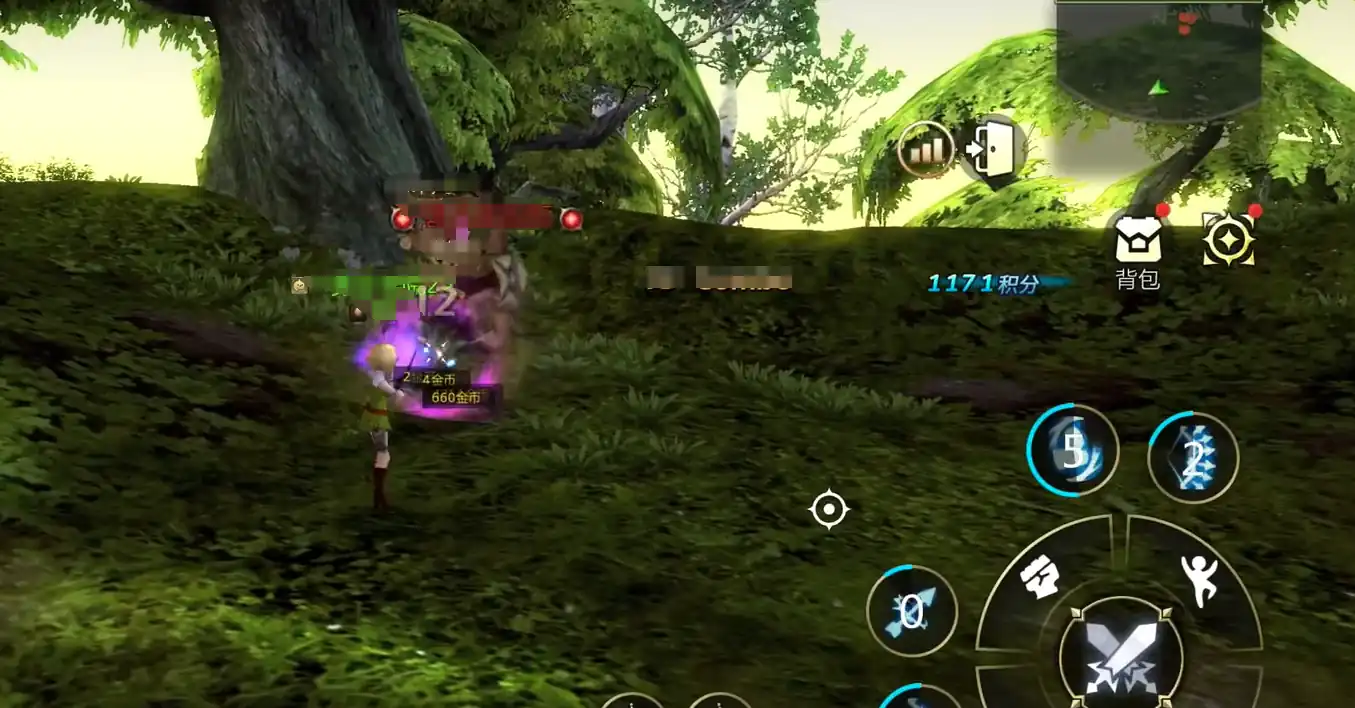The width and height of the screenshot is (1355, 708).
Task: Activate the arrow skill showing 0
Action: point(911,611)
